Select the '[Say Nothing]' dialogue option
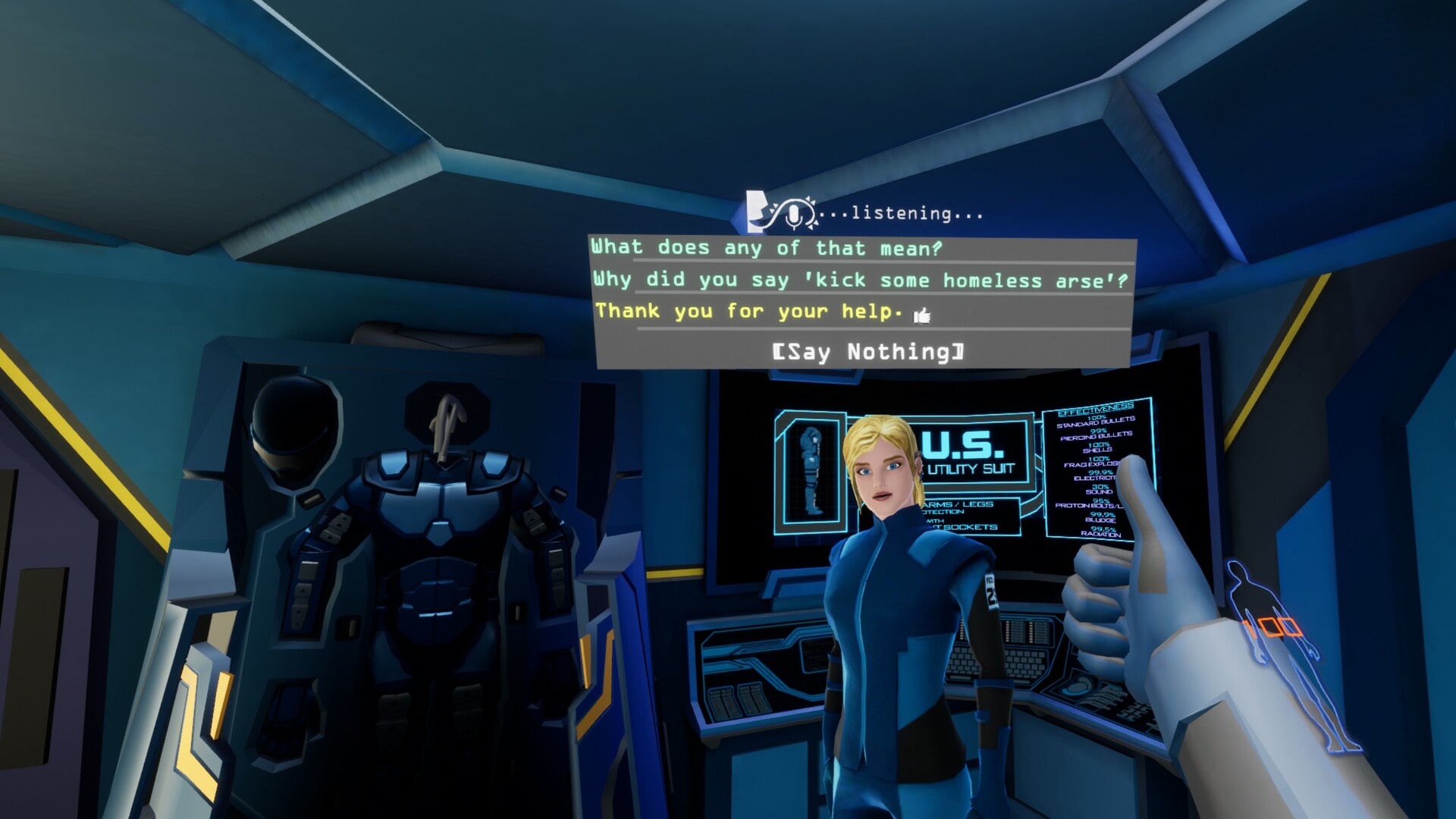The image size is (1456, 819). (868, 352)
